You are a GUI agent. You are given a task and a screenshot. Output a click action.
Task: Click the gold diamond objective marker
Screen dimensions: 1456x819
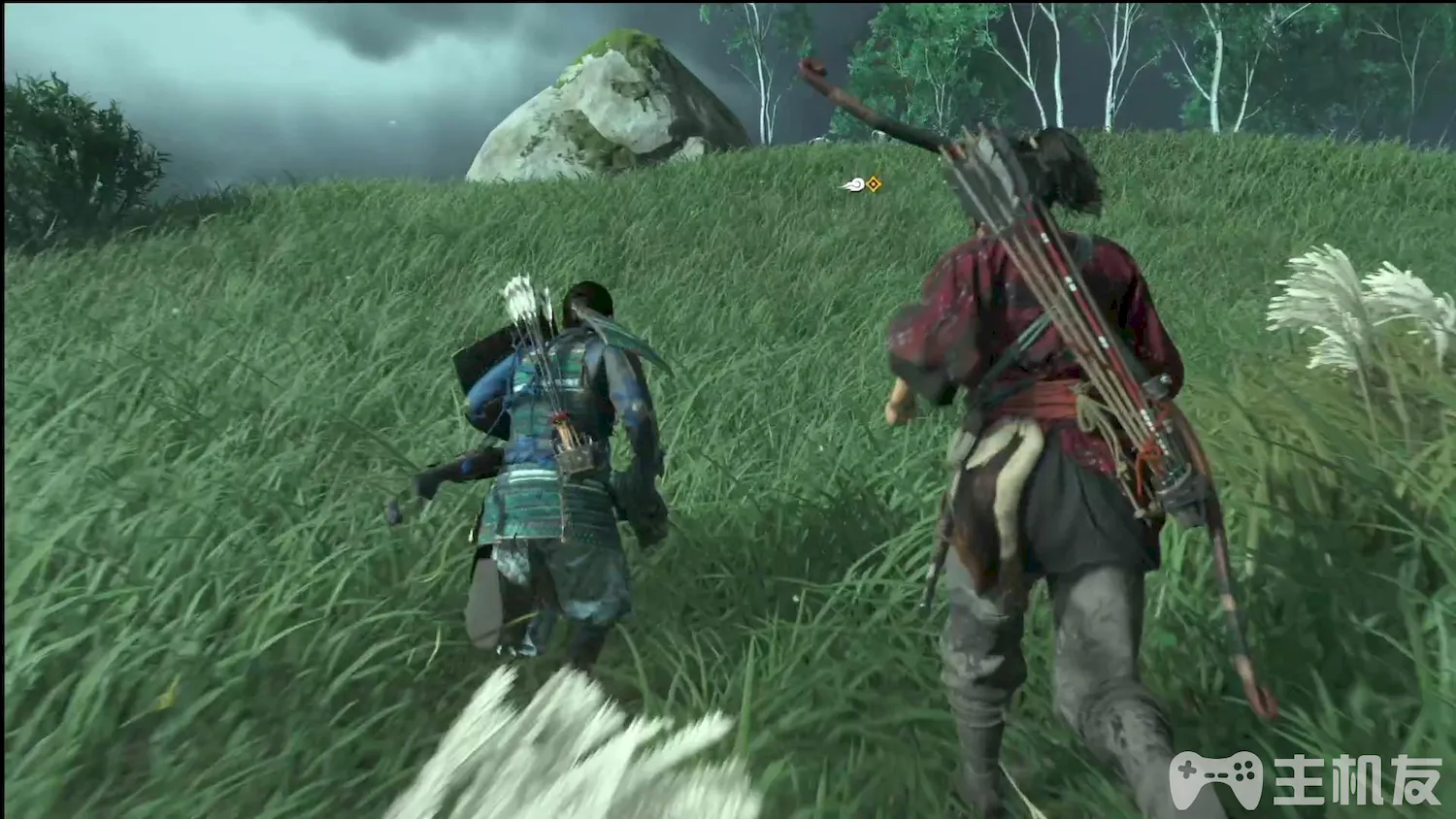[x=875, y=183]
